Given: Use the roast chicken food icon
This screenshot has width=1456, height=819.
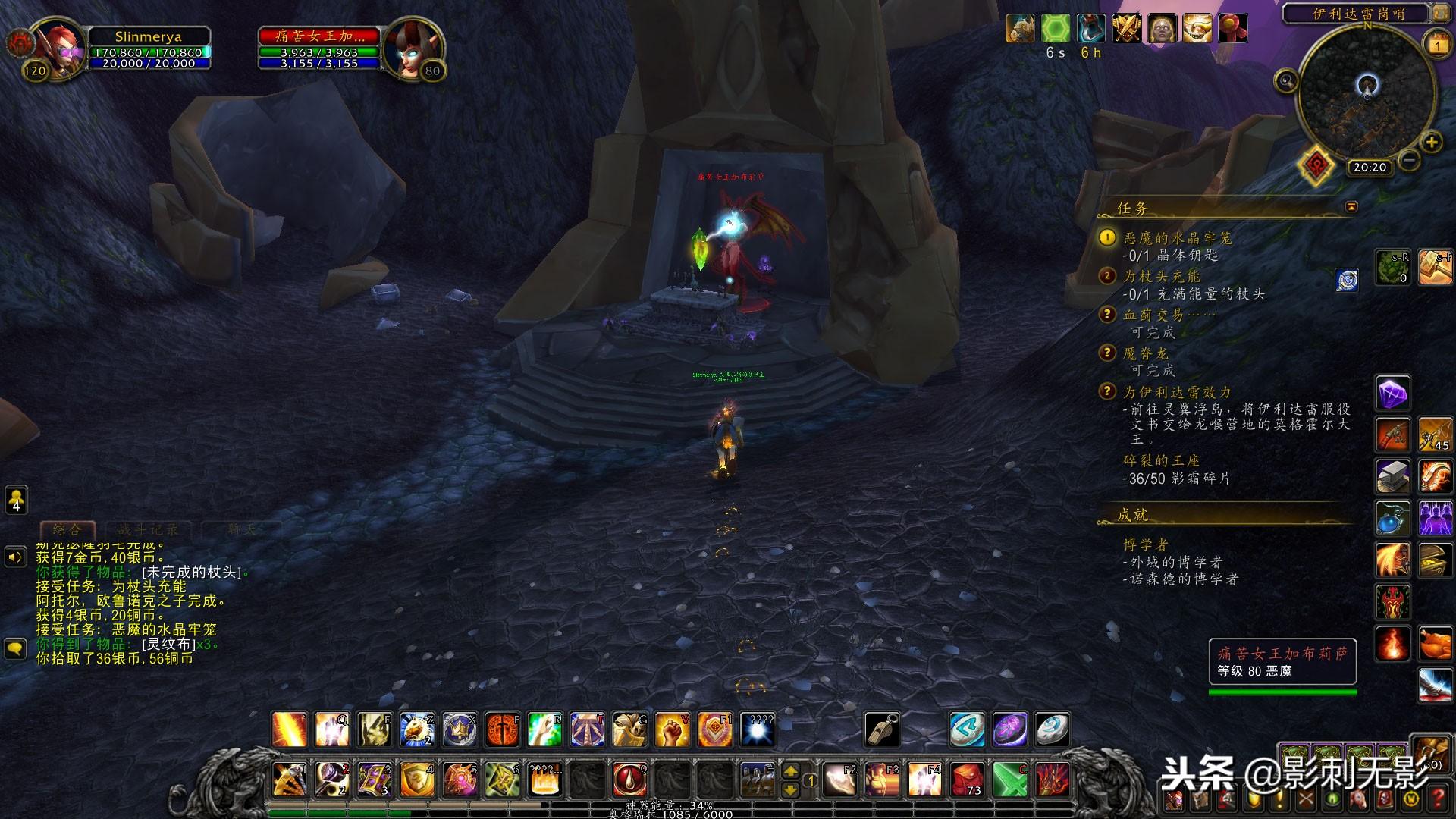Looking at the screenshot, I should coord(1435,645).
